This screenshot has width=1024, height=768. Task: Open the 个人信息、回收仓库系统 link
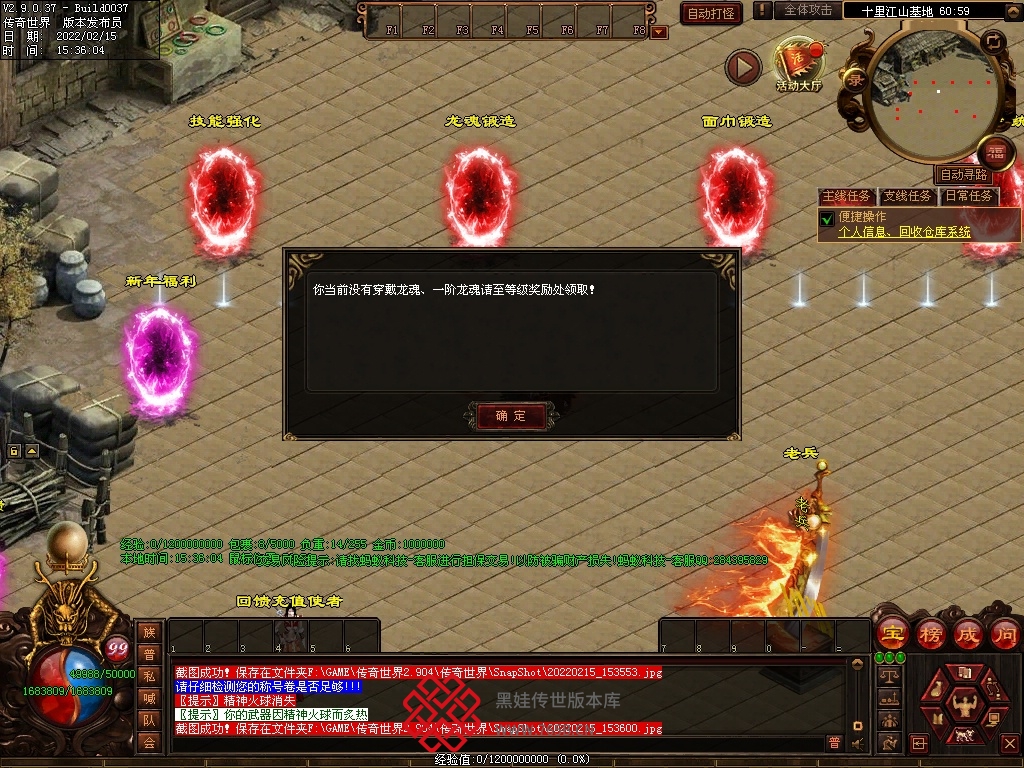coord(904,231)
